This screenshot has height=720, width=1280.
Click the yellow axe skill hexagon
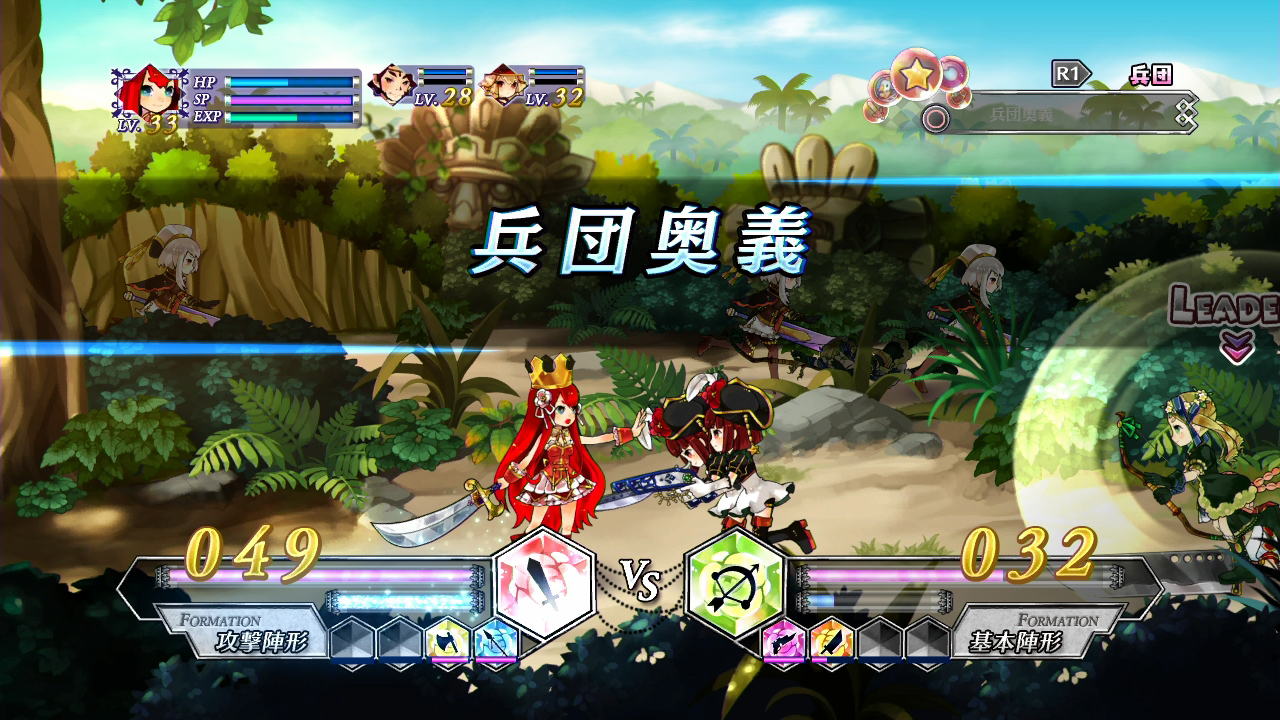[449, 643]
